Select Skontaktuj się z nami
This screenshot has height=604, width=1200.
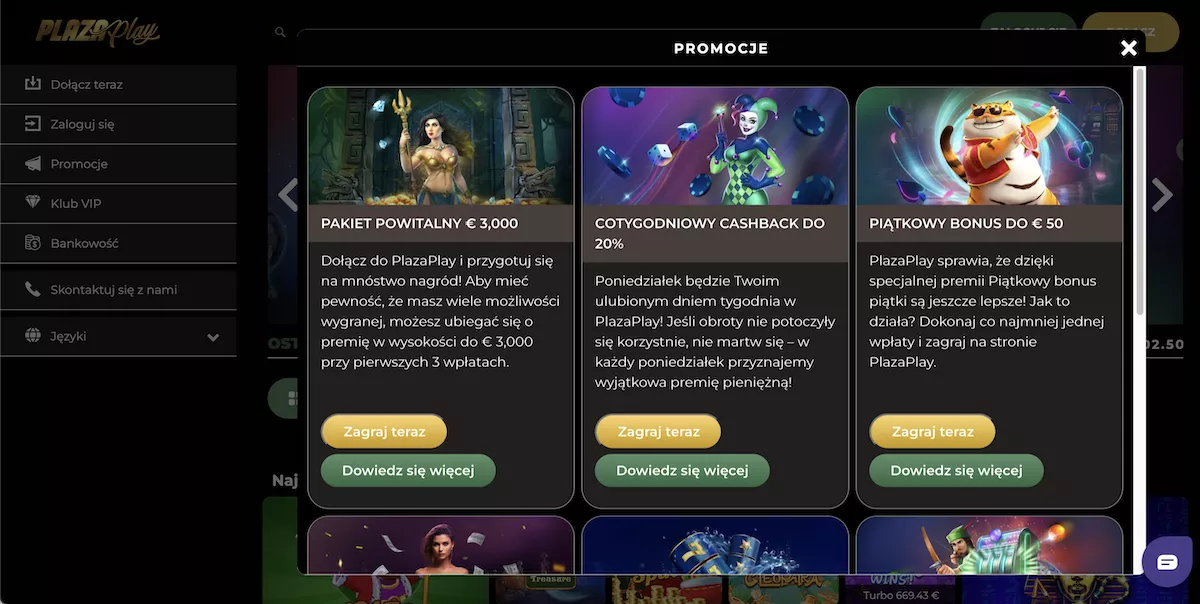pyautogui.click(x=113, y=290)
